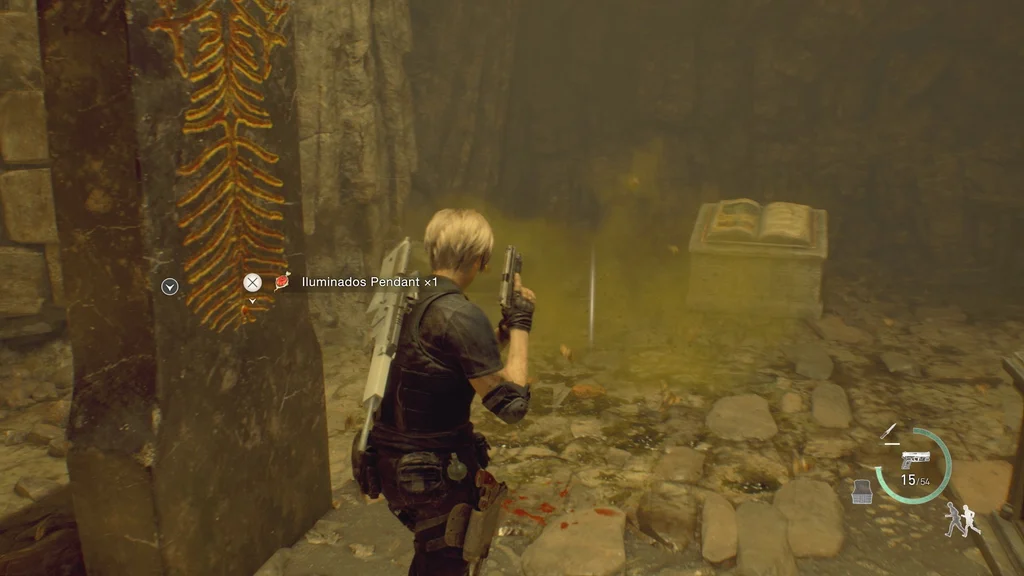Click the red Iluminados Pendant icon

(283, 282)
